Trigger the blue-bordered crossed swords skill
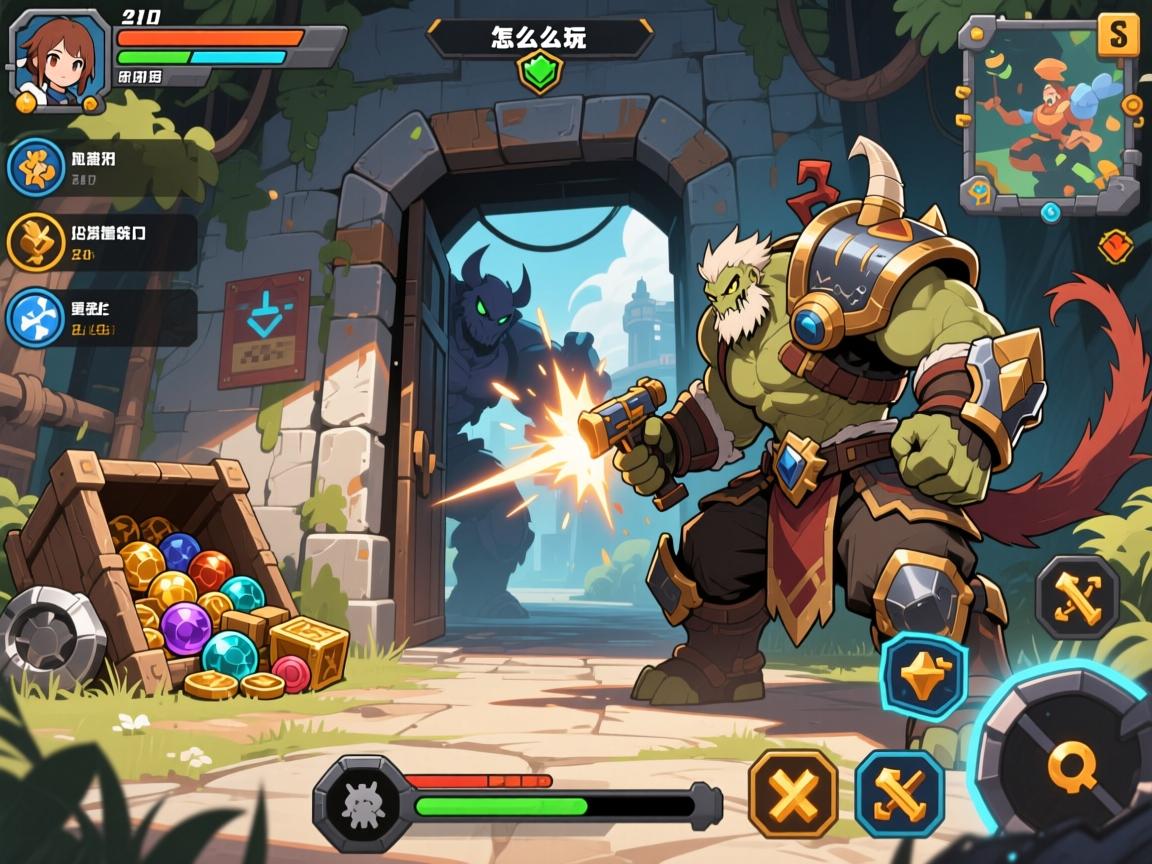The height and width of the screenshot is (864, 1152). pos(899,794)
